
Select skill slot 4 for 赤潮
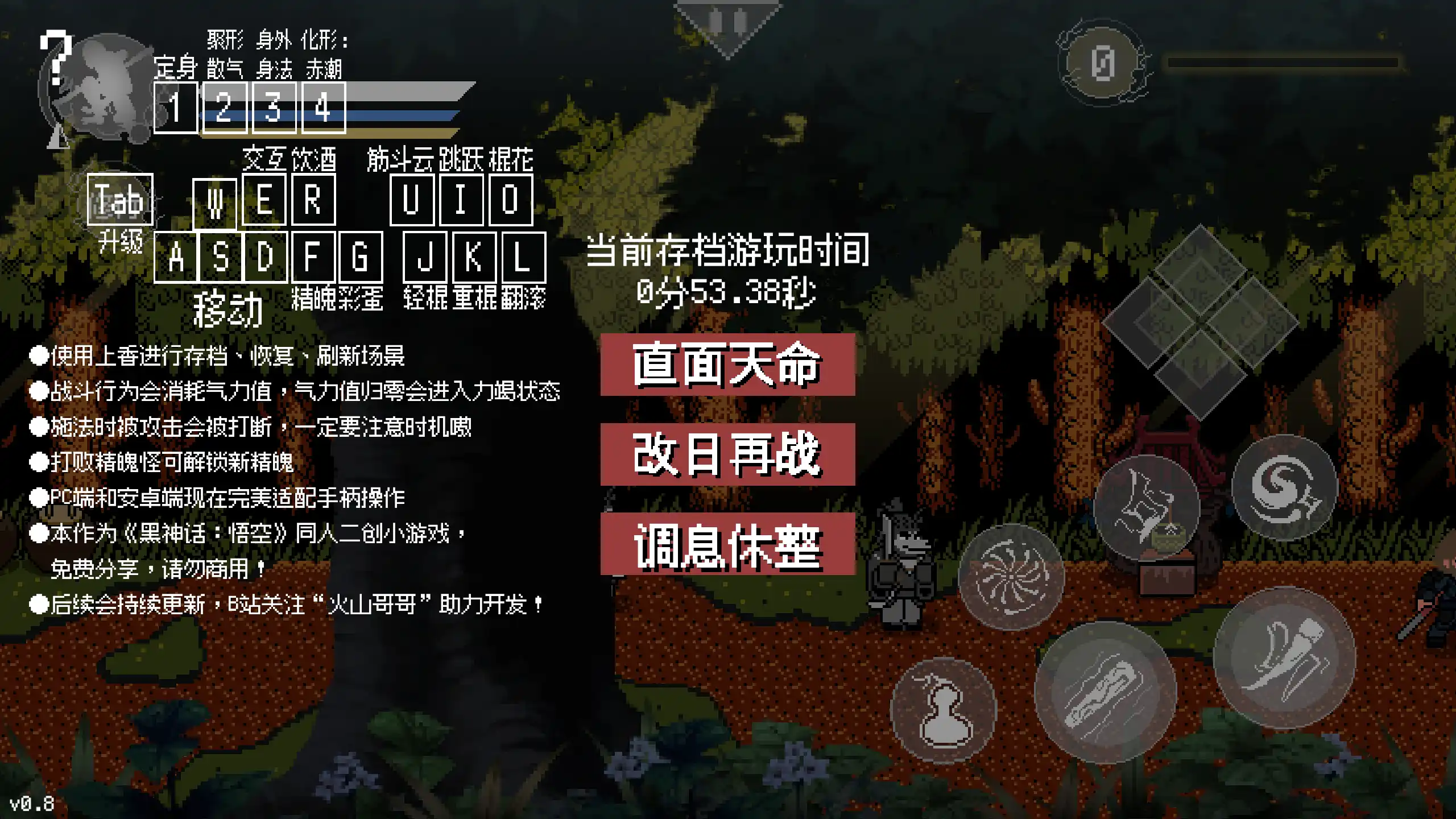(324, 109)
